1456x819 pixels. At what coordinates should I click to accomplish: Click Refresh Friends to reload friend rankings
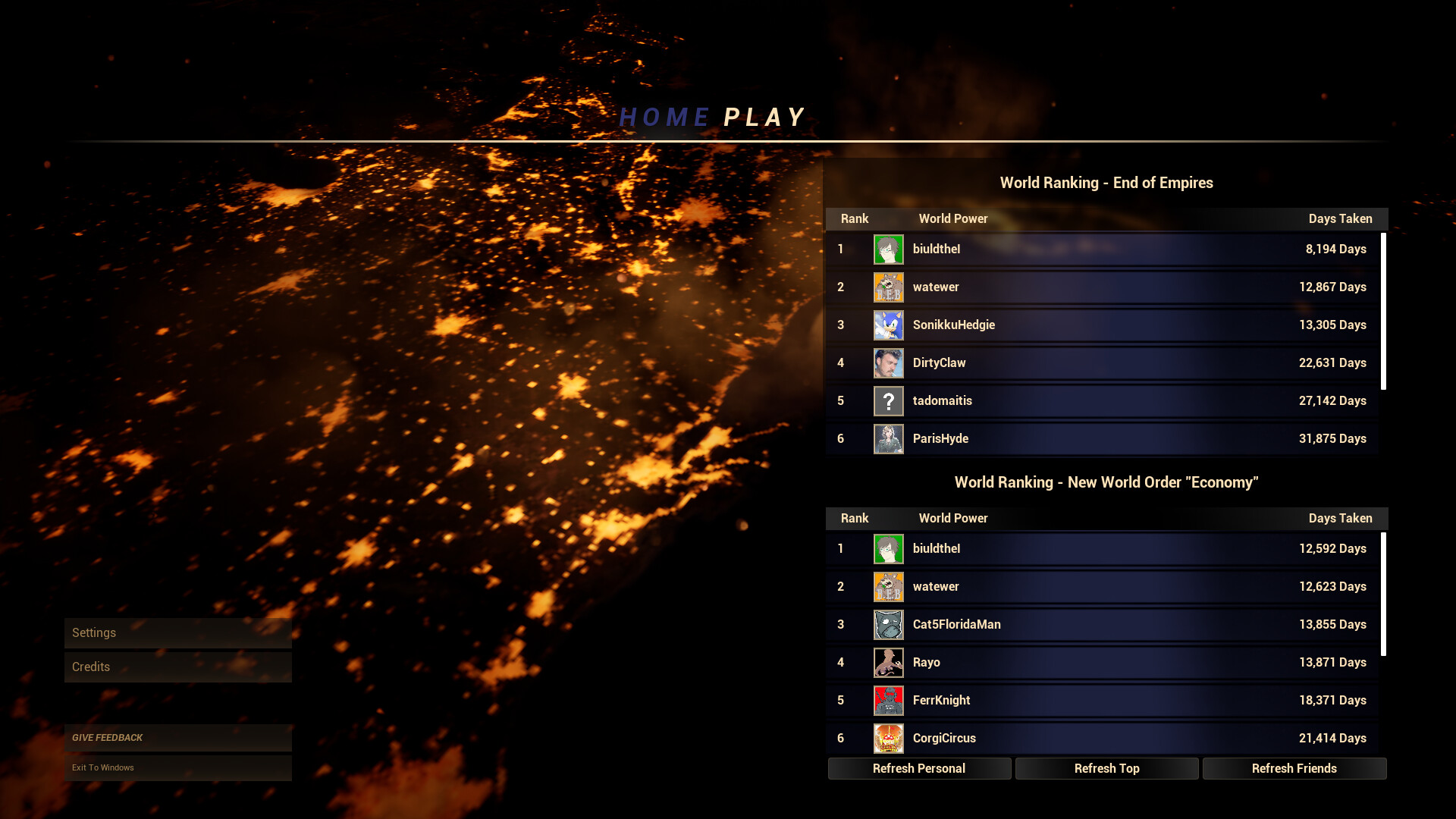1294,768
